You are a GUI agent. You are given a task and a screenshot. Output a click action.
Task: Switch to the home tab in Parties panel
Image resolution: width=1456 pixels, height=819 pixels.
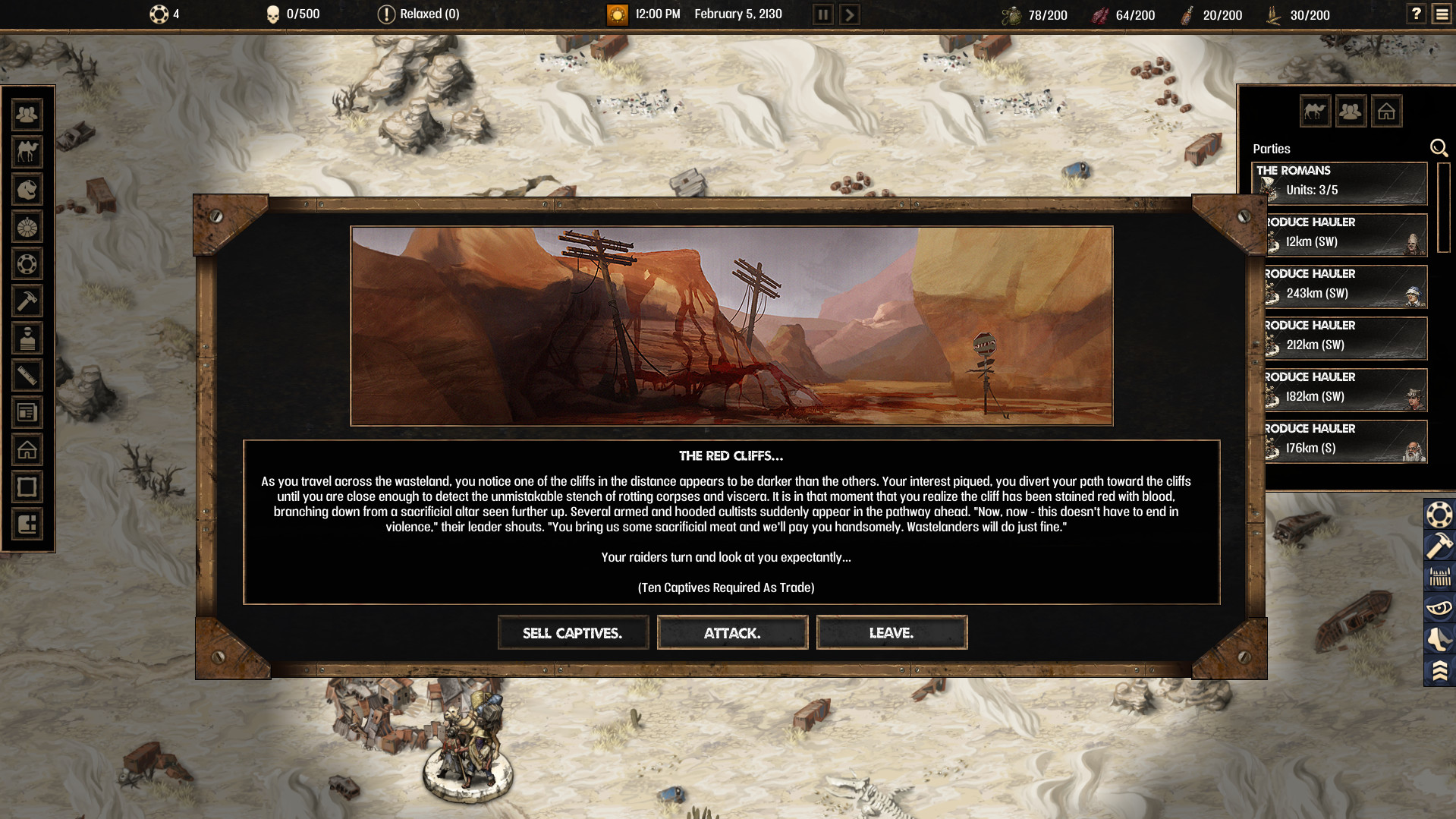point(1387,111)
